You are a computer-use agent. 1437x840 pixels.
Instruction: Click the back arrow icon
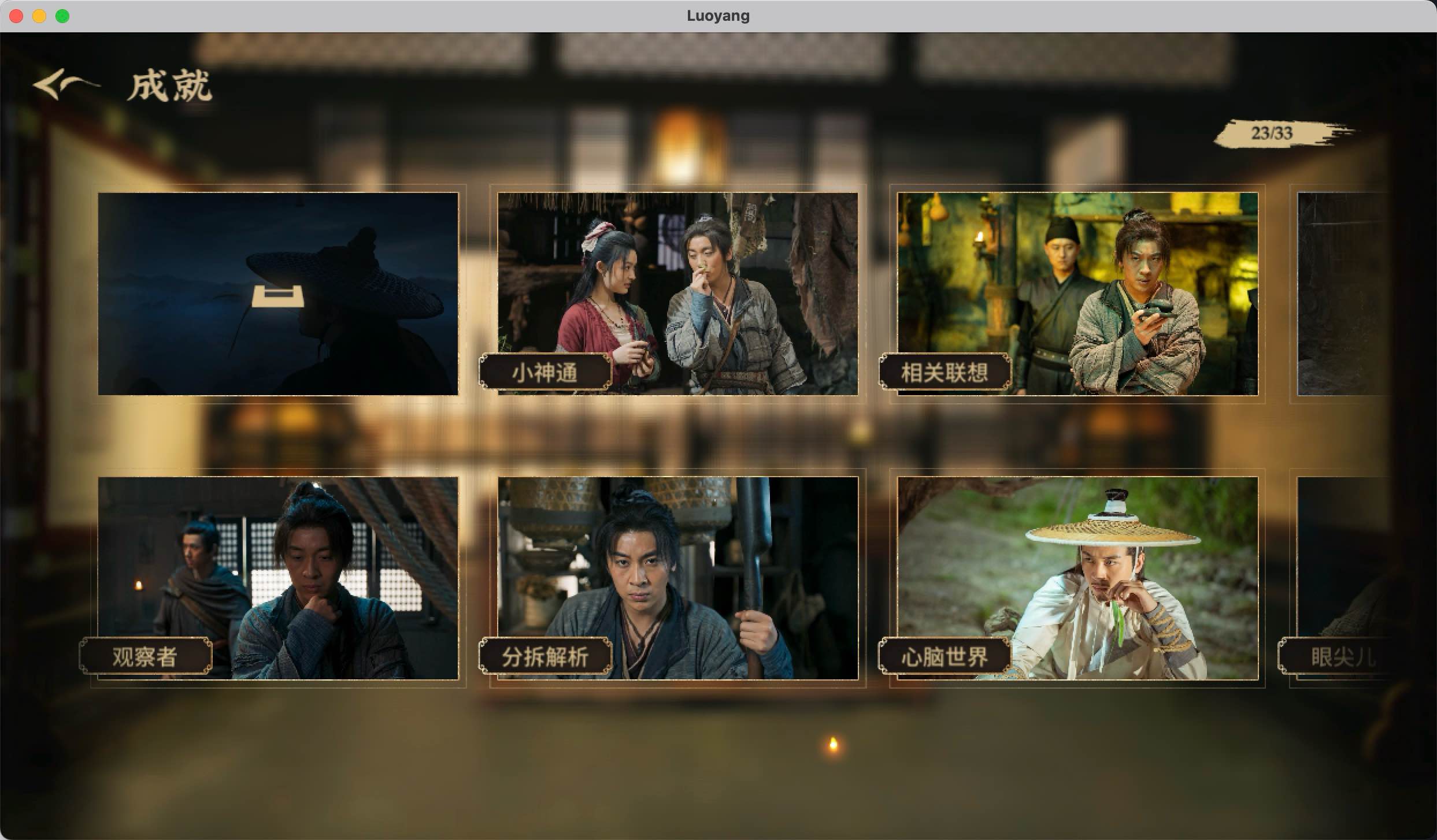pos(65,87)
